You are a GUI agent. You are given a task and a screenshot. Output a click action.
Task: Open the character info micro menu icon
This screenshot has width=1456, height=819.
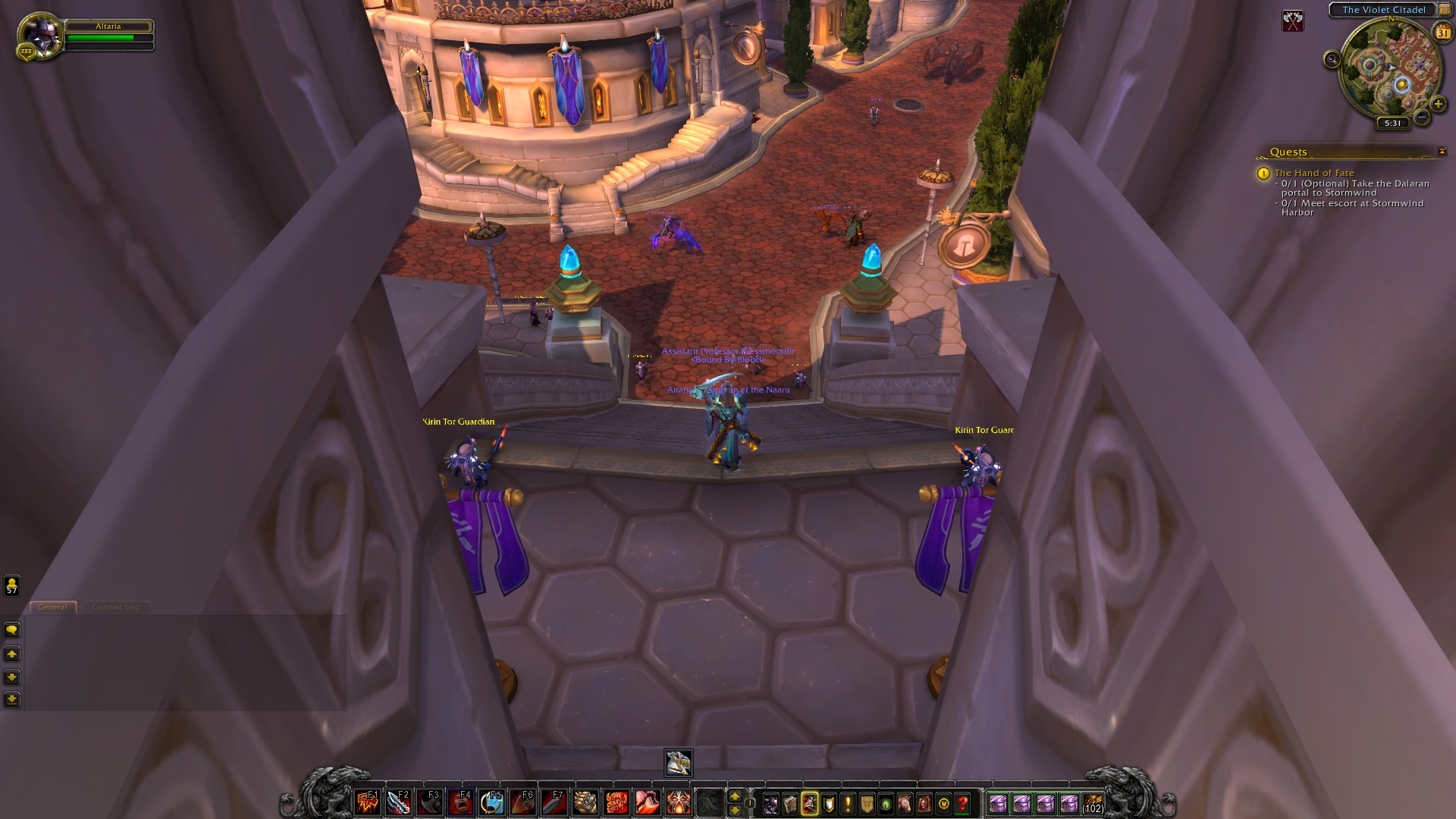tap(770, 804)
